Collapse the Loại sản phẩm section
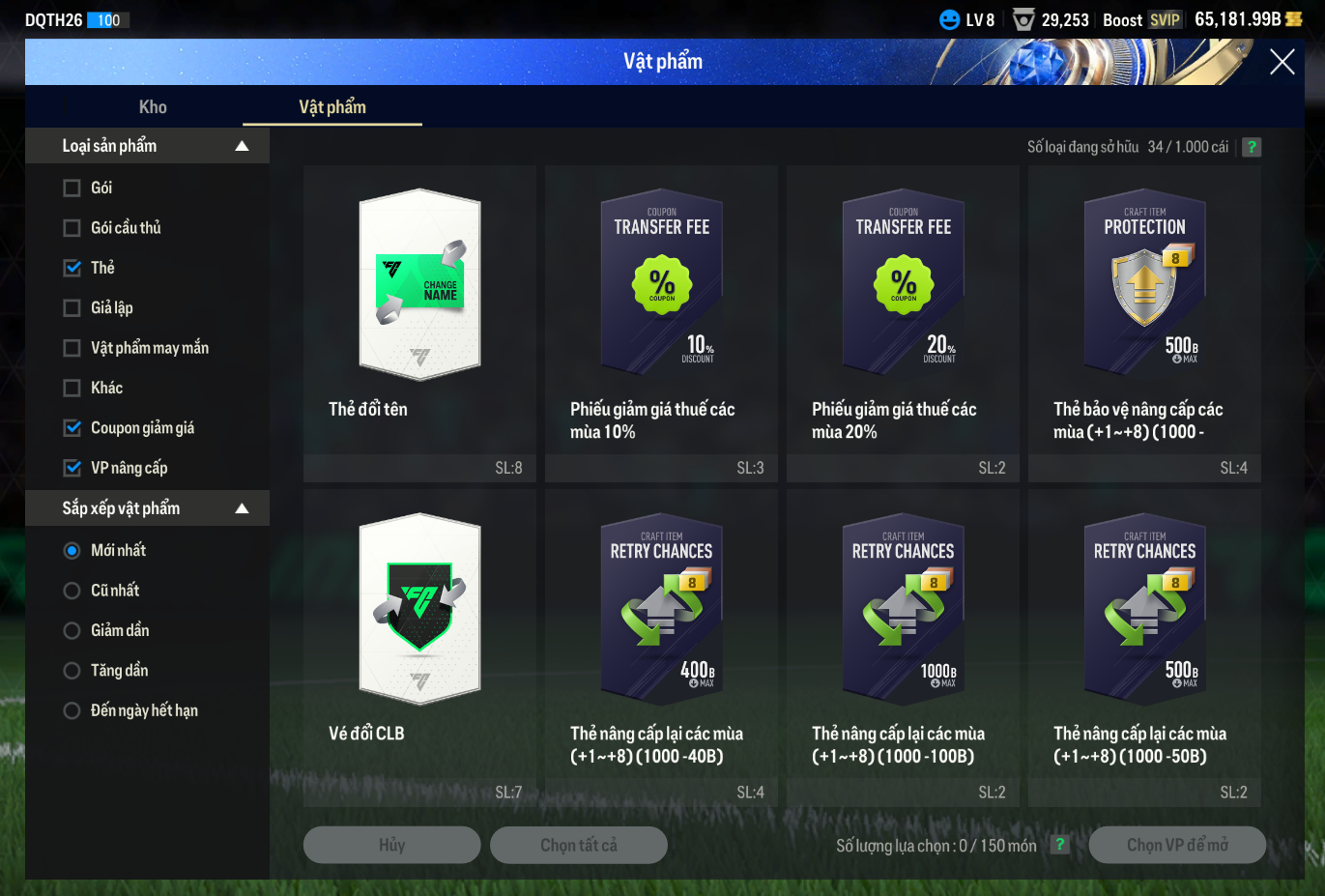The width and height of the screenshot is (1325, 896). 242,146
